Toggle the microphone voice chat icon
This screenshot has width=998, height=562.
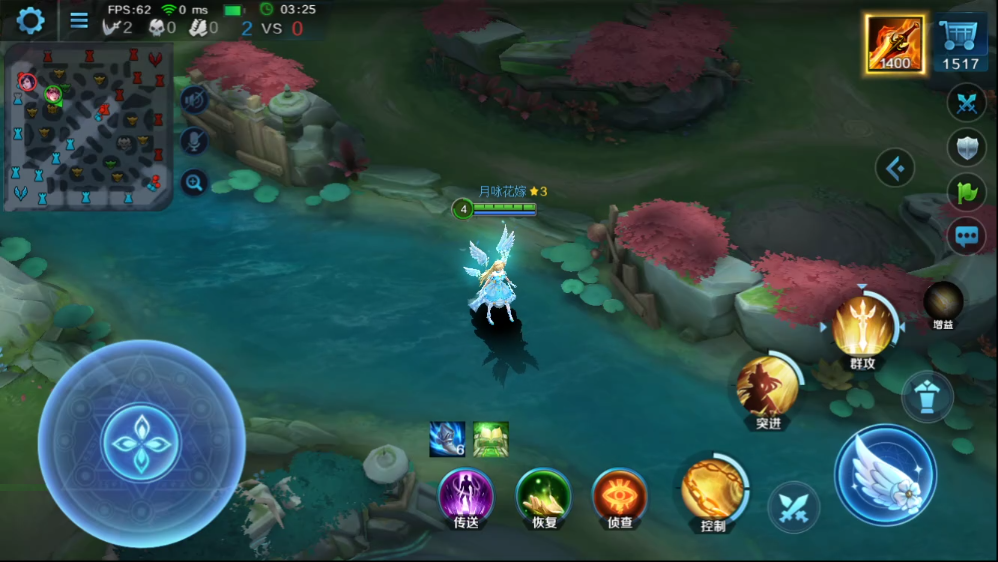(194, 140)
